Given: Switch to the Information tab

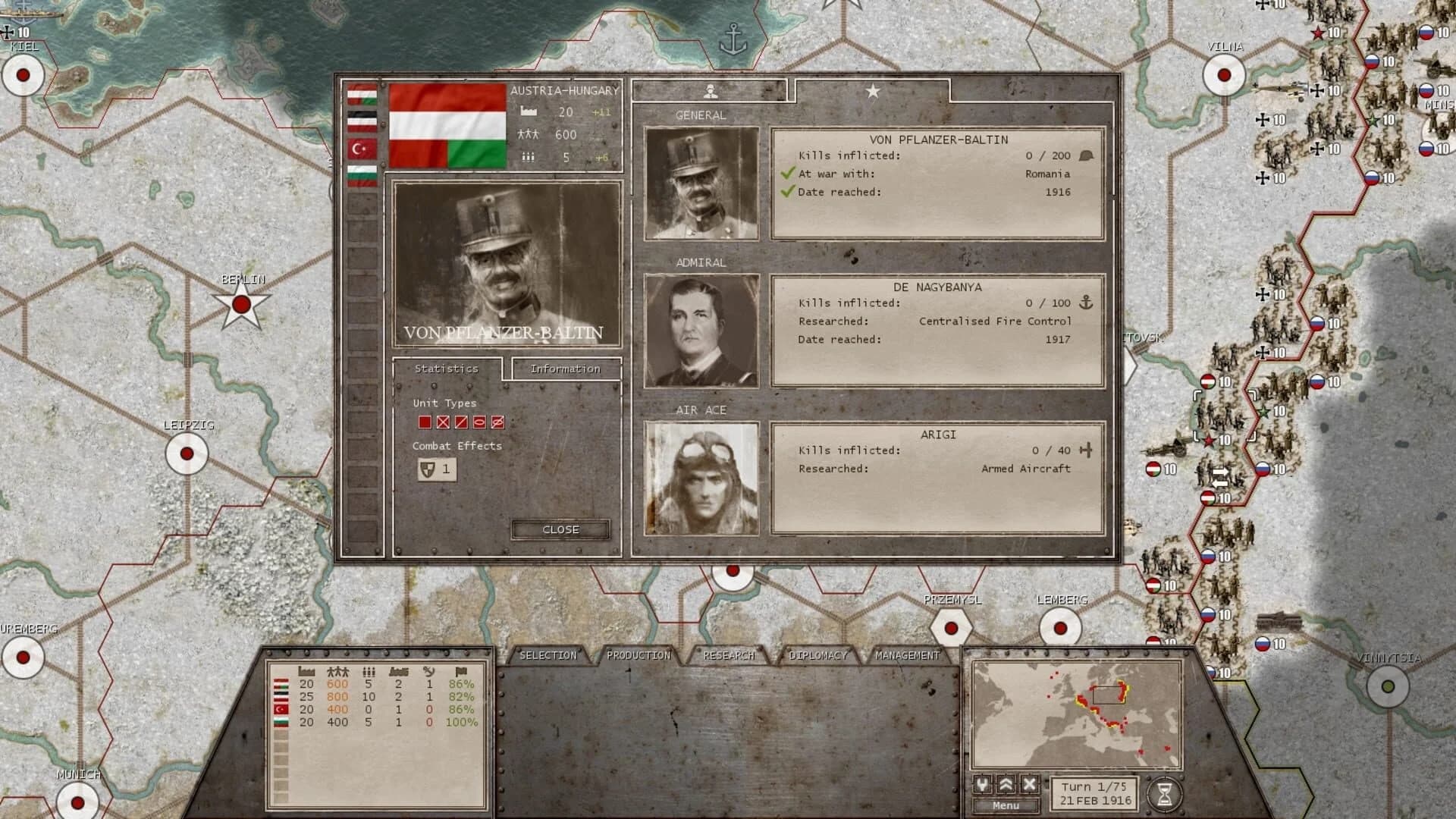Looking at the screenshot, I should click(564, 369).
